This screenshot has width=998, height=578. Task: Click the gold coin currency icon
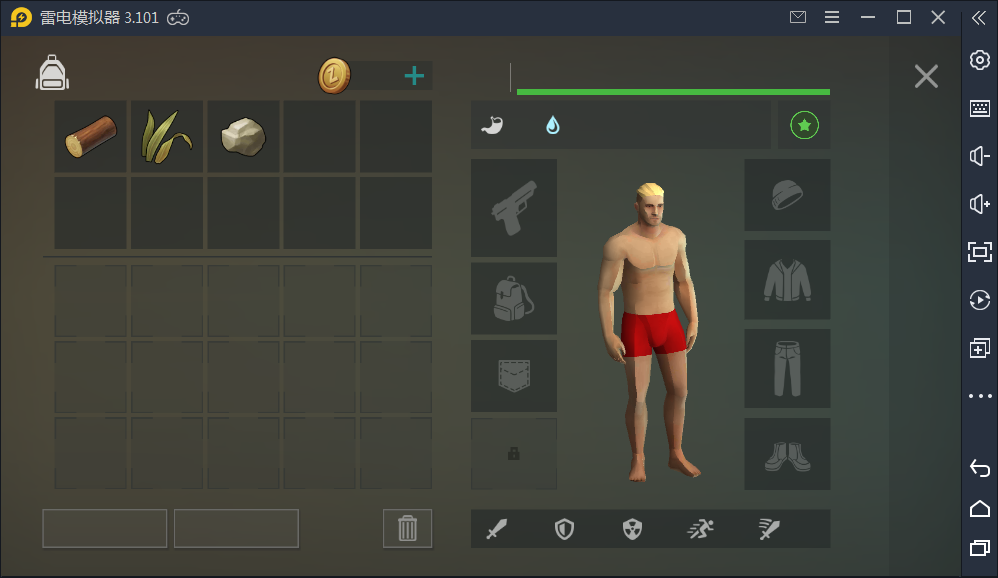coord(335,76)
